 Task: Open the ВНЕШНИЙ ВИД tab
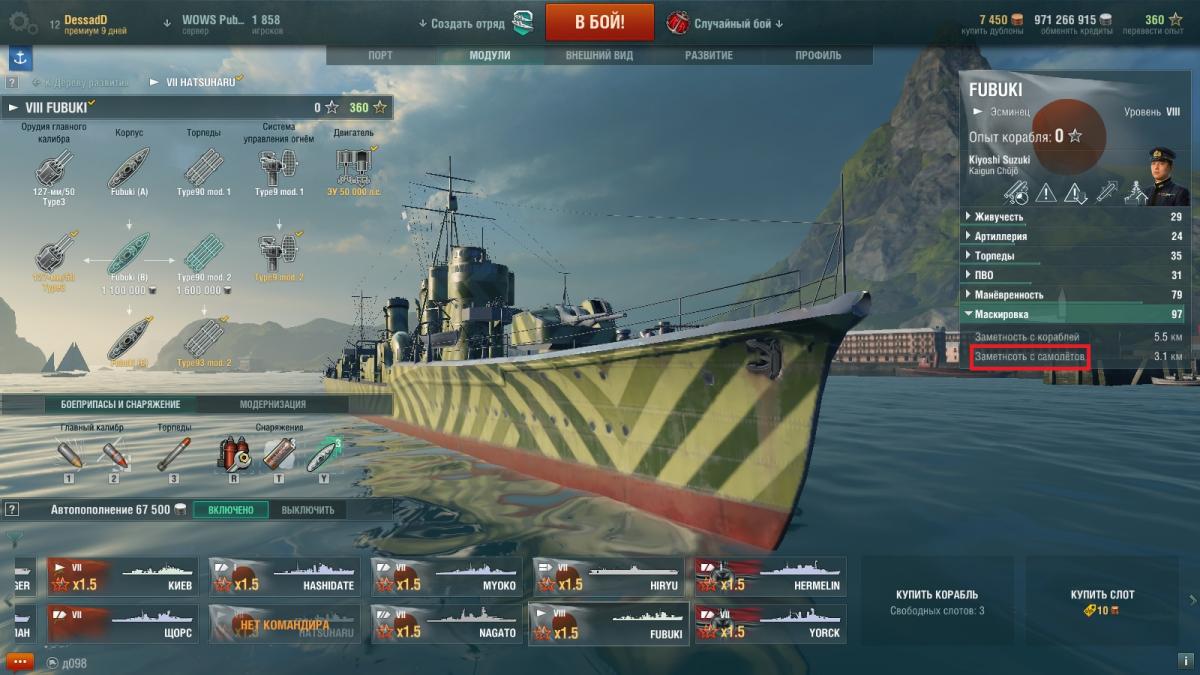coord(599,56)
